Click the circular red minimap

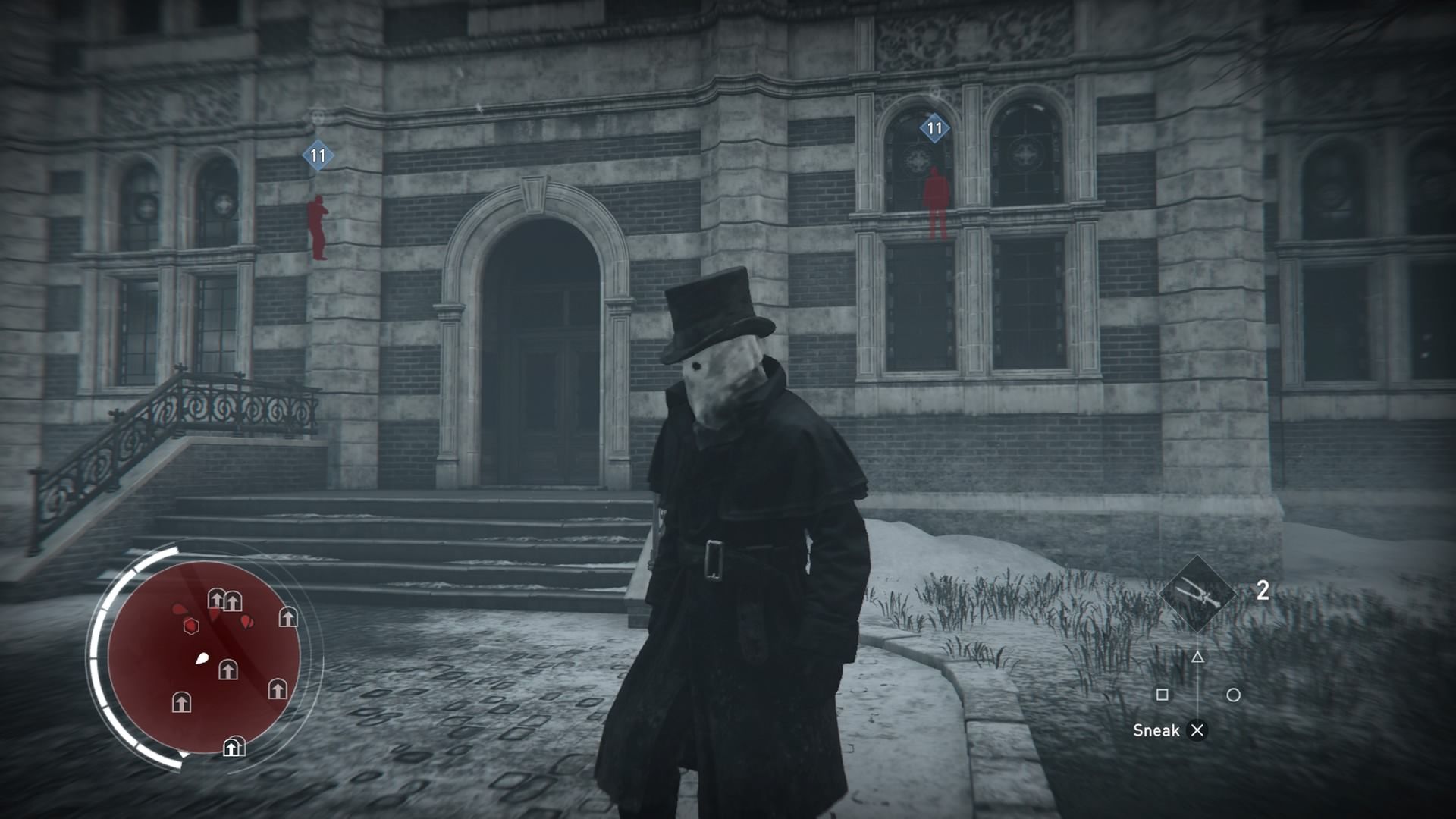click(x=204, y=657)
